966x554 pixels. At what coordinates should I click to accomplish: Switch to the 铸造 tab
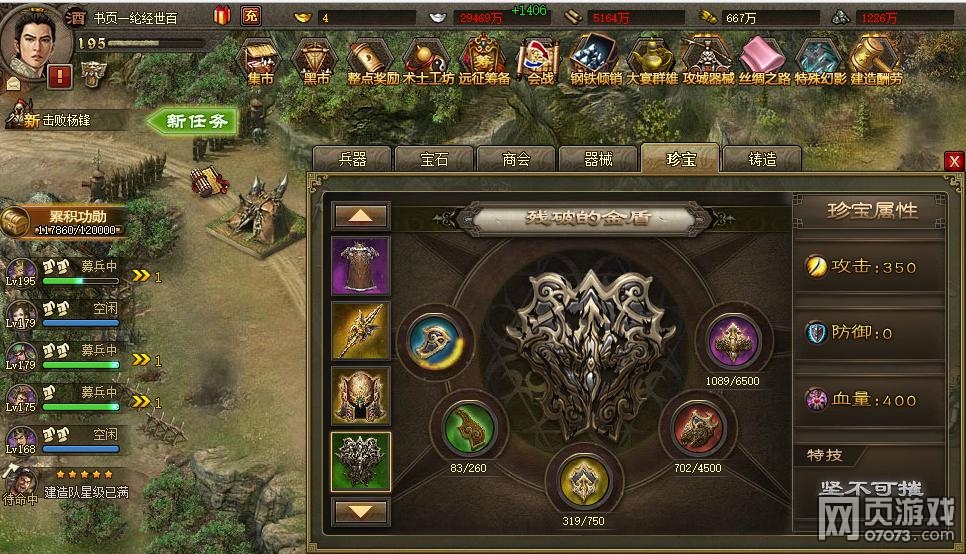point(761,159)
